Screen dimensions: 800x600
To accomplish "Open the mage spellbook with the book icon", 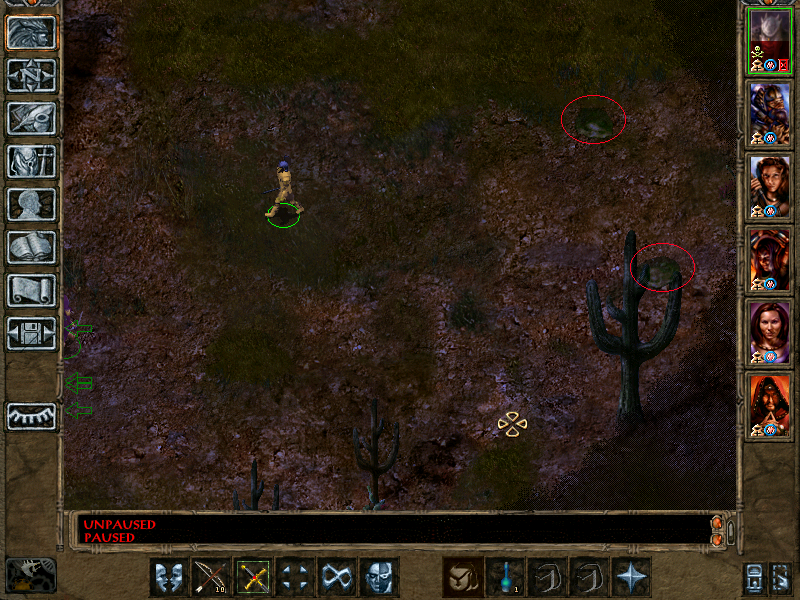I will pyautogui.click(x=31, y=247).
